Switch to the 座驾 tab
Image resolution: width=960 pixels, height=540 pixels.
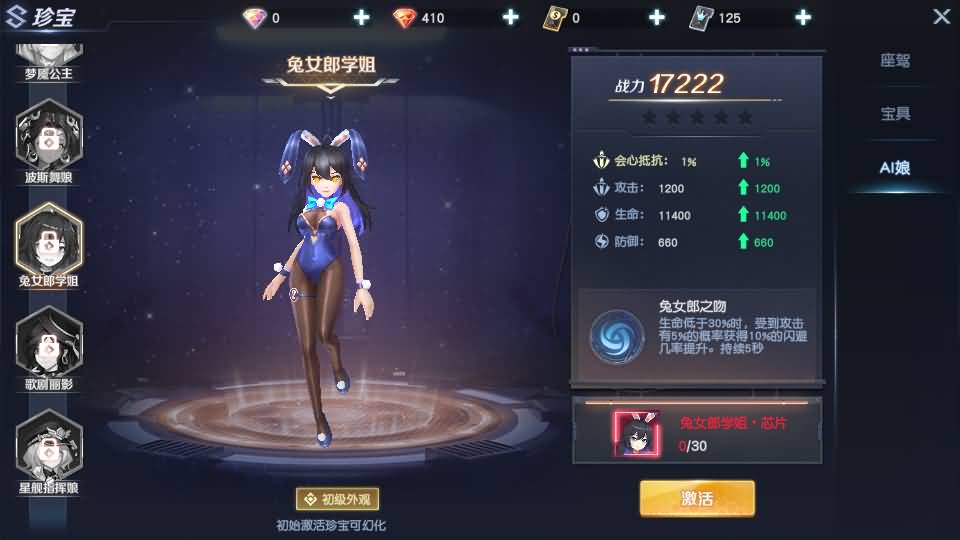[895, 61]
